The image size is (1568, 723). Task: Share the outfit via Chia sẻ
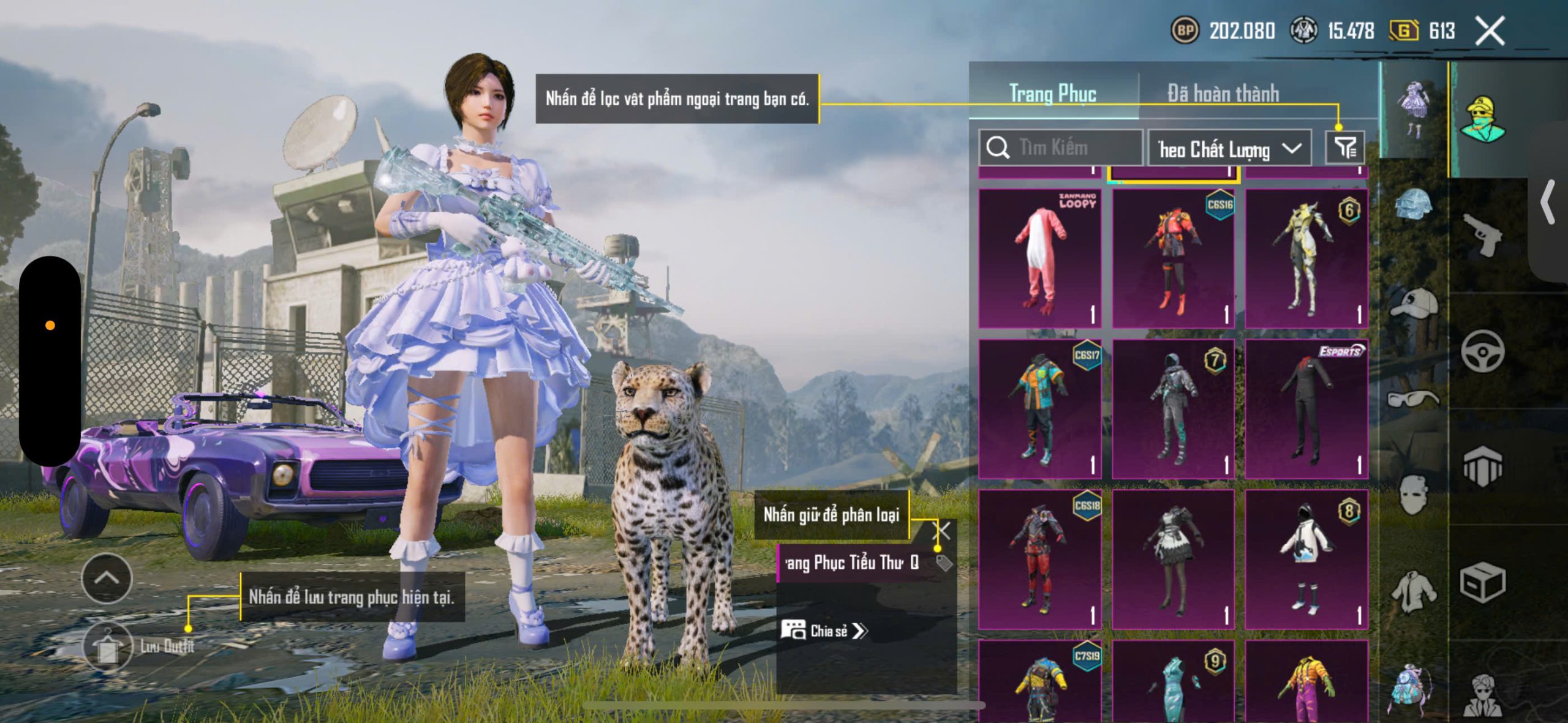(824, 631)
